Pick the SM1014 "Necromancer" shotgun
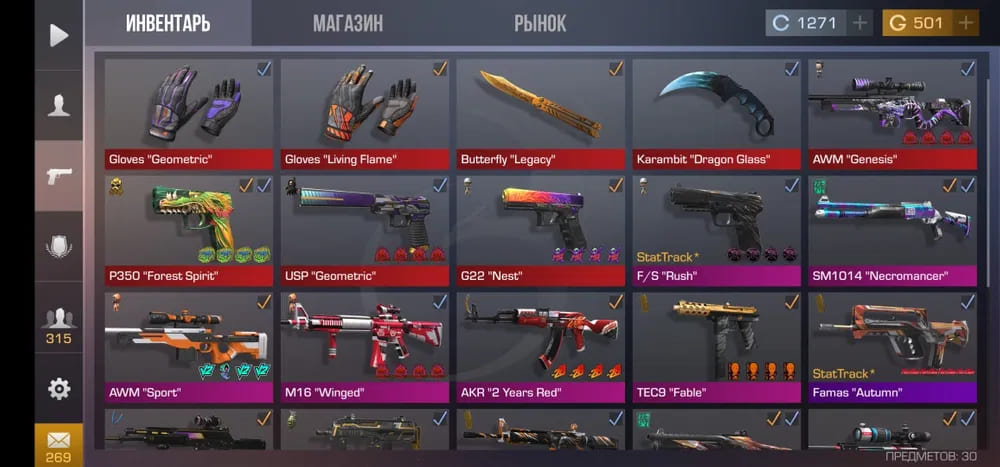The width and height of the screenshot is (1000, 467). click(x=892, y=229)
